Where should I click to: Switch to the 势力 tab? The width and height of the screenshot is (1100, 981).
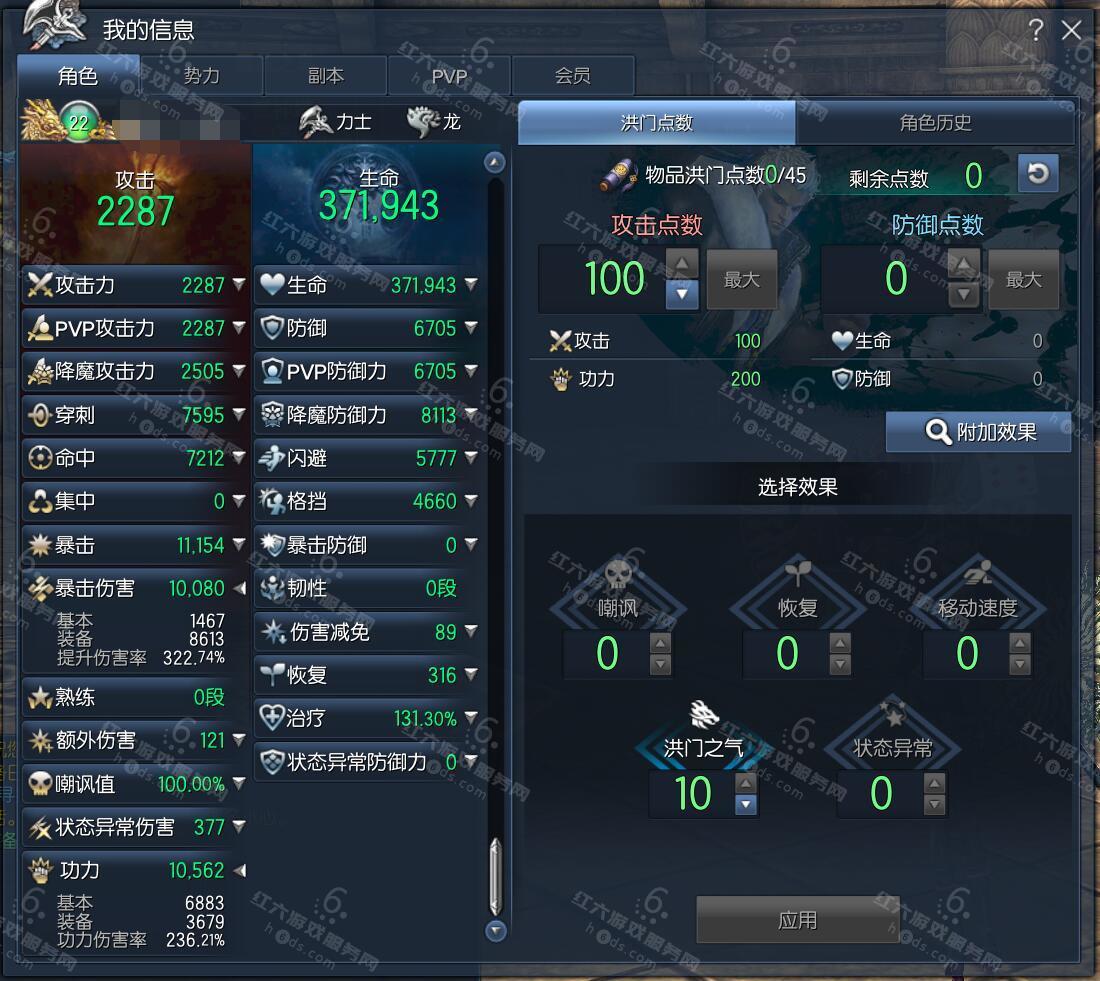201,76
